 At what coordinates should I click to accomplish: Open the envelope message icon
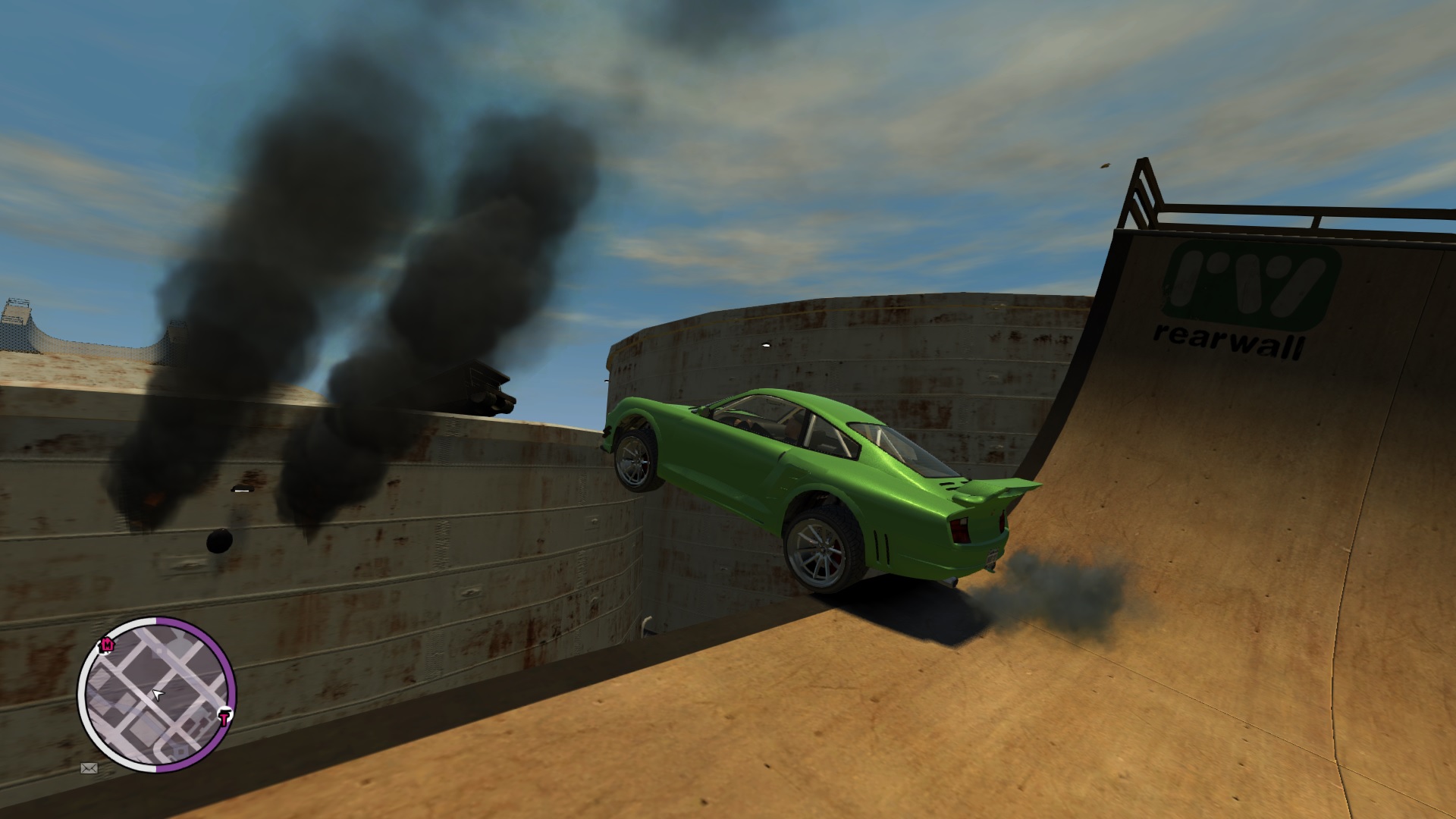[89, 768]
